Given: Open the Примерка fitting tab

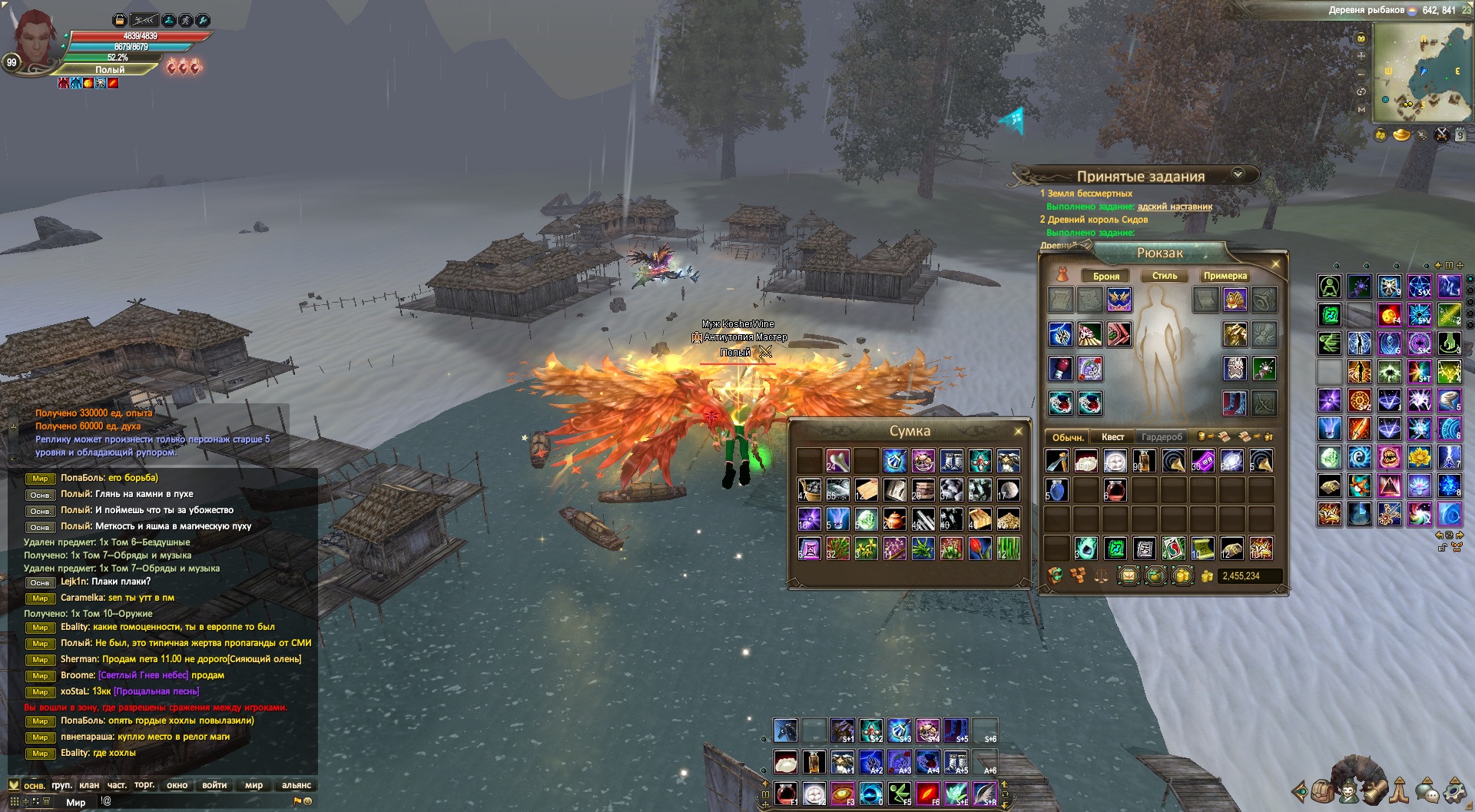Looking at the screenshot, I should pyautogui.click(x=1225, y=276).
